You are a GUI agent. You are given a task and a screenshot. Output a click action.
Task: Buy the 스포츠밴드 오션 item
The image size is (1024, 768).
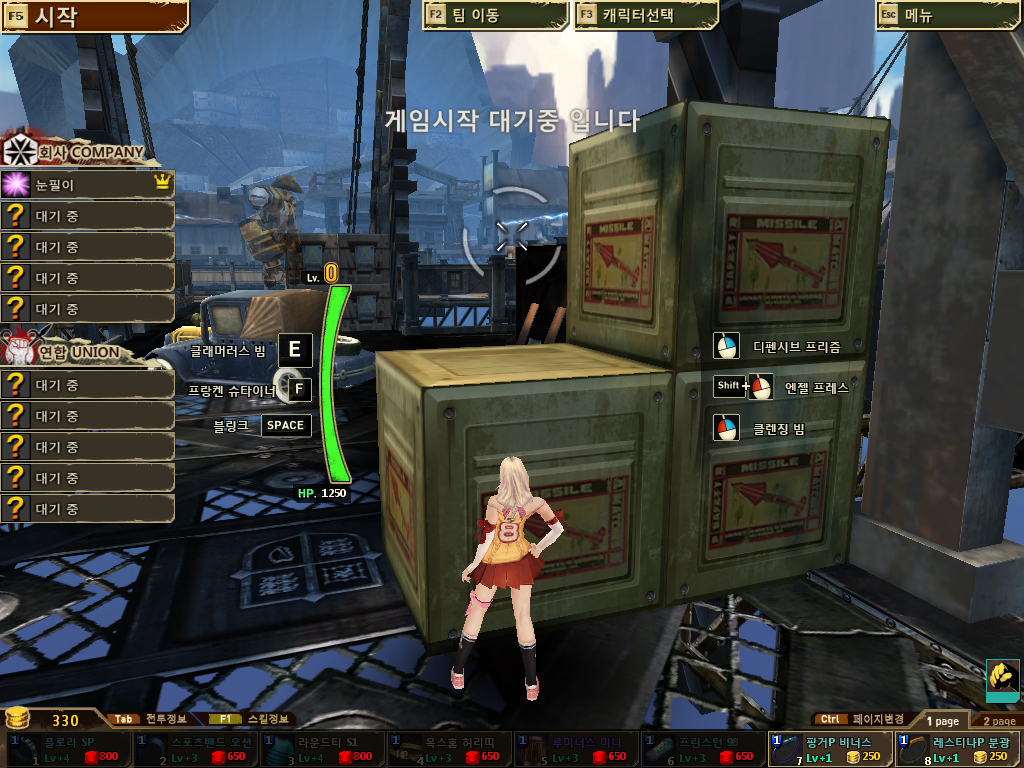tap(196, 749)
